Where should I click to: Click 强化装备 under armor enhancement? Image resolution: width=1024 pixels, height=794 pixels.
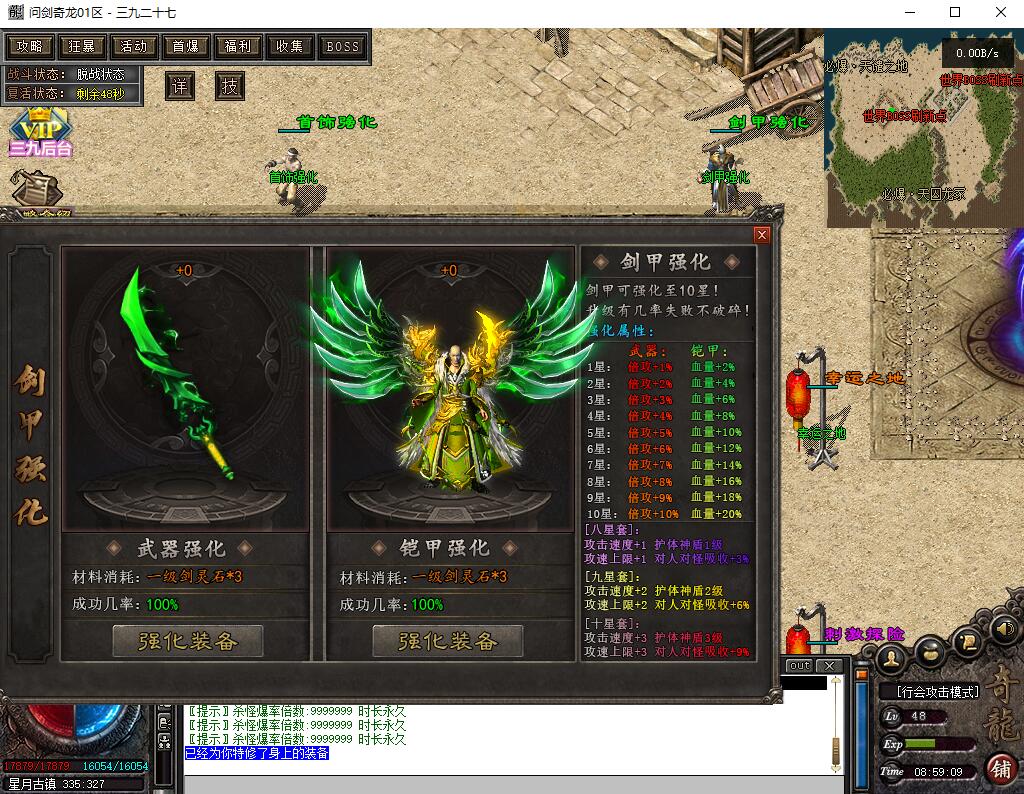point(448,641)
